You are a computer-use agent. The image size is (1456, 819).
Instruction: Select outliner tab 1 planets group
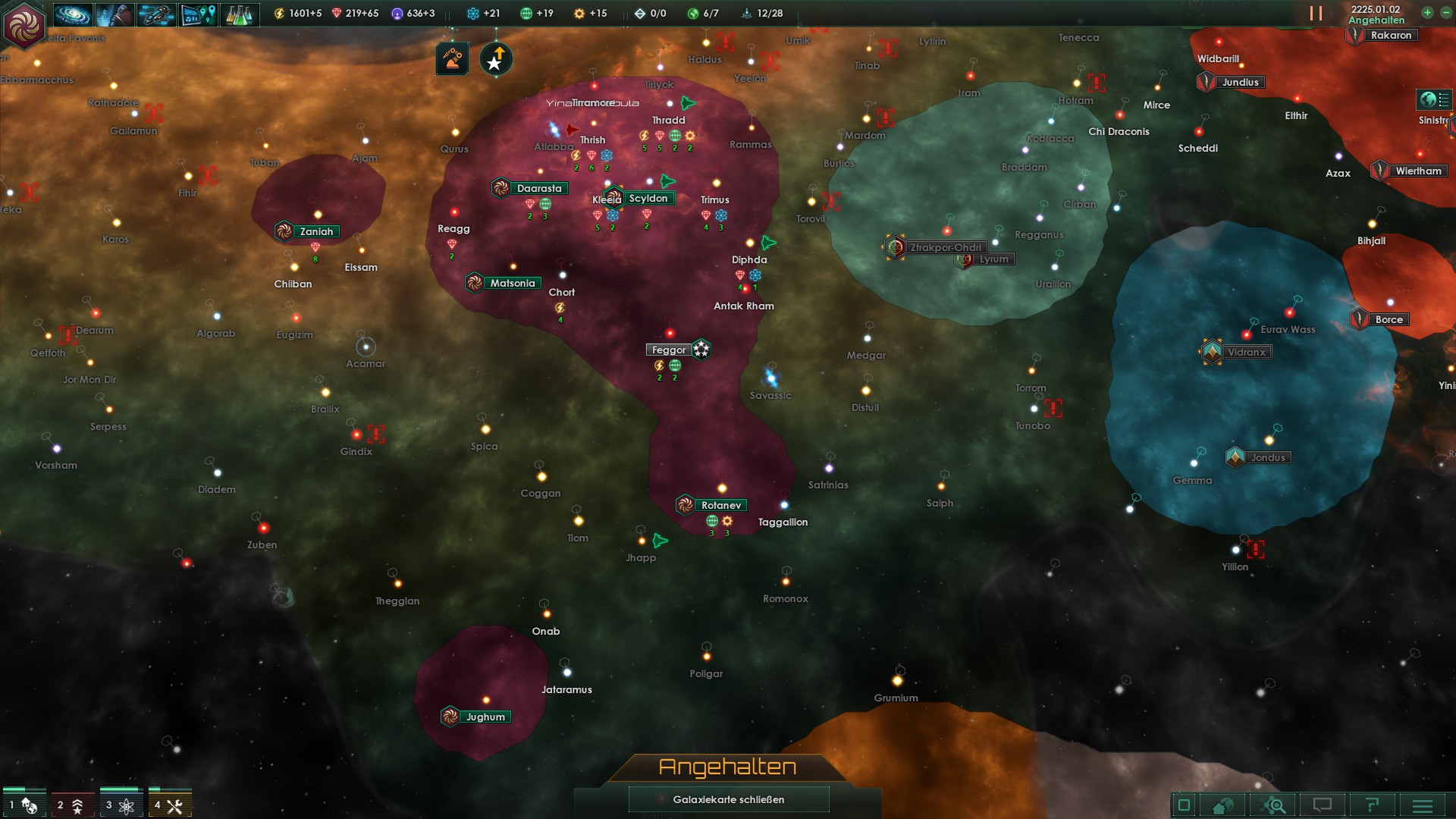[x=24, y=805]
